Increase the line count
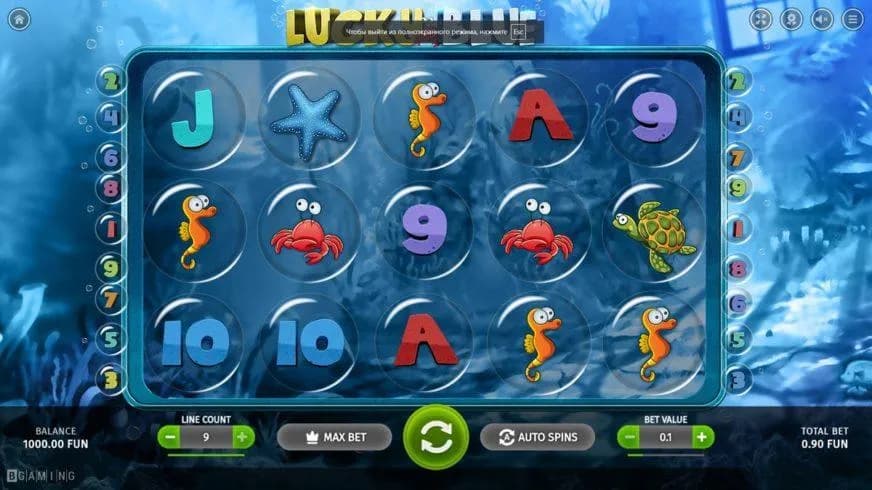The image size is (872, 490). coord(242,437)
